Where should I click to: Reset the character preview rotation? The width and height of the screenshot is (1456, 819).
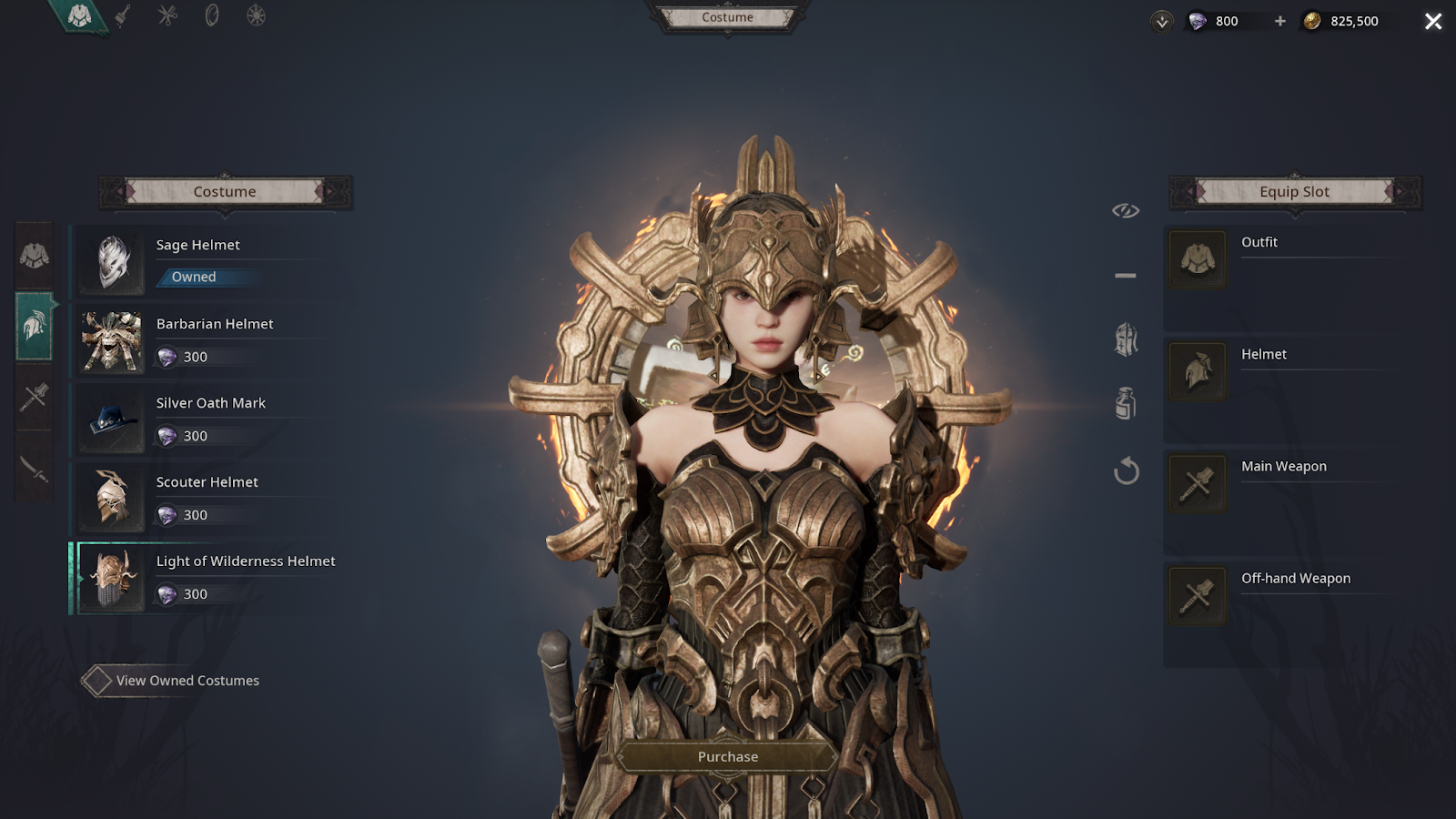pyautogui.click(x=1126, y=470)
